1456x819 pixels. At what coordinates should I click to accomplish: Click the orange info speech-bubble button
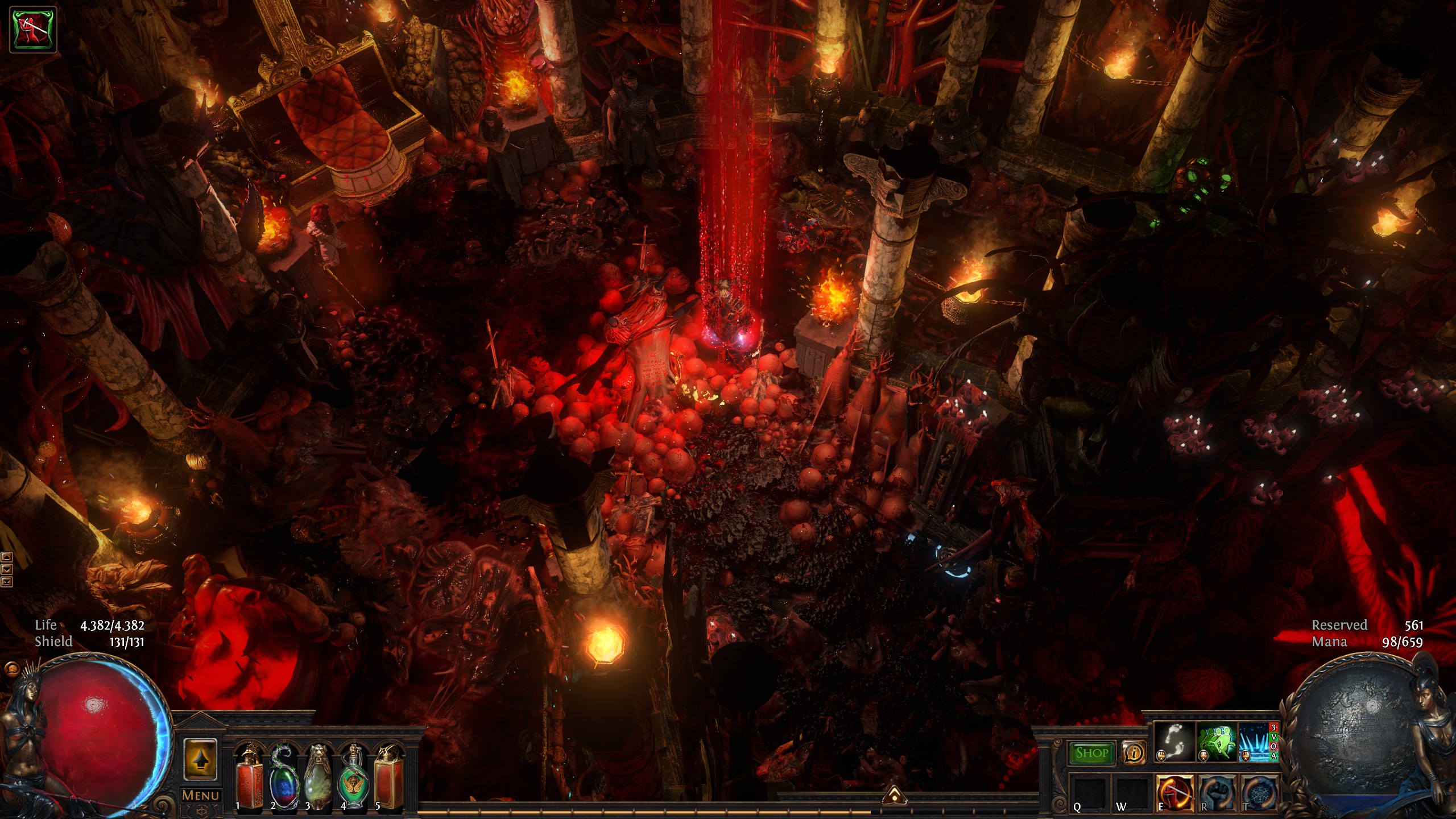(1134, 753)
